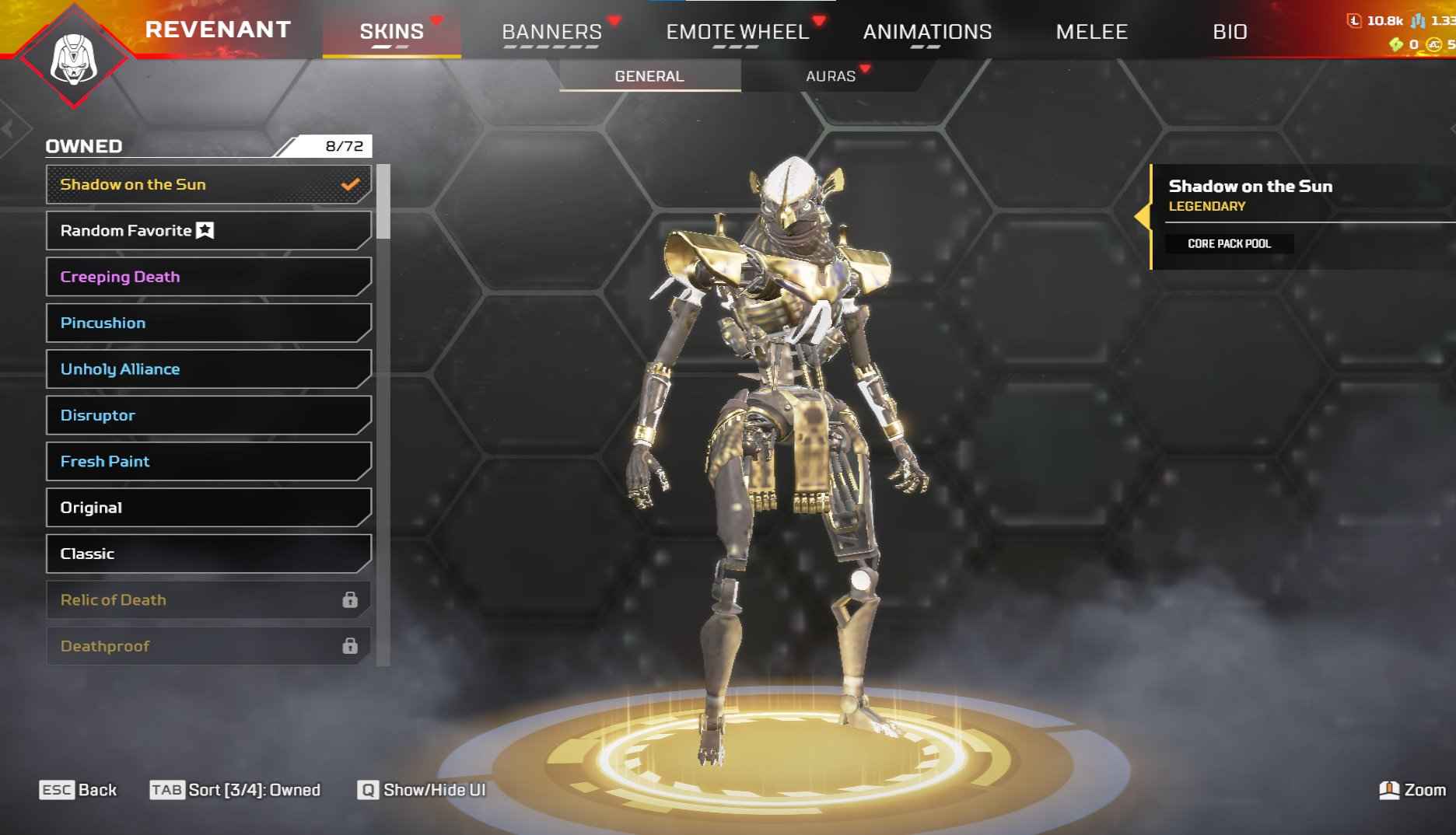Select the General sub-tab
Screen dimensions: 1456x835
(x=649, y=76)
